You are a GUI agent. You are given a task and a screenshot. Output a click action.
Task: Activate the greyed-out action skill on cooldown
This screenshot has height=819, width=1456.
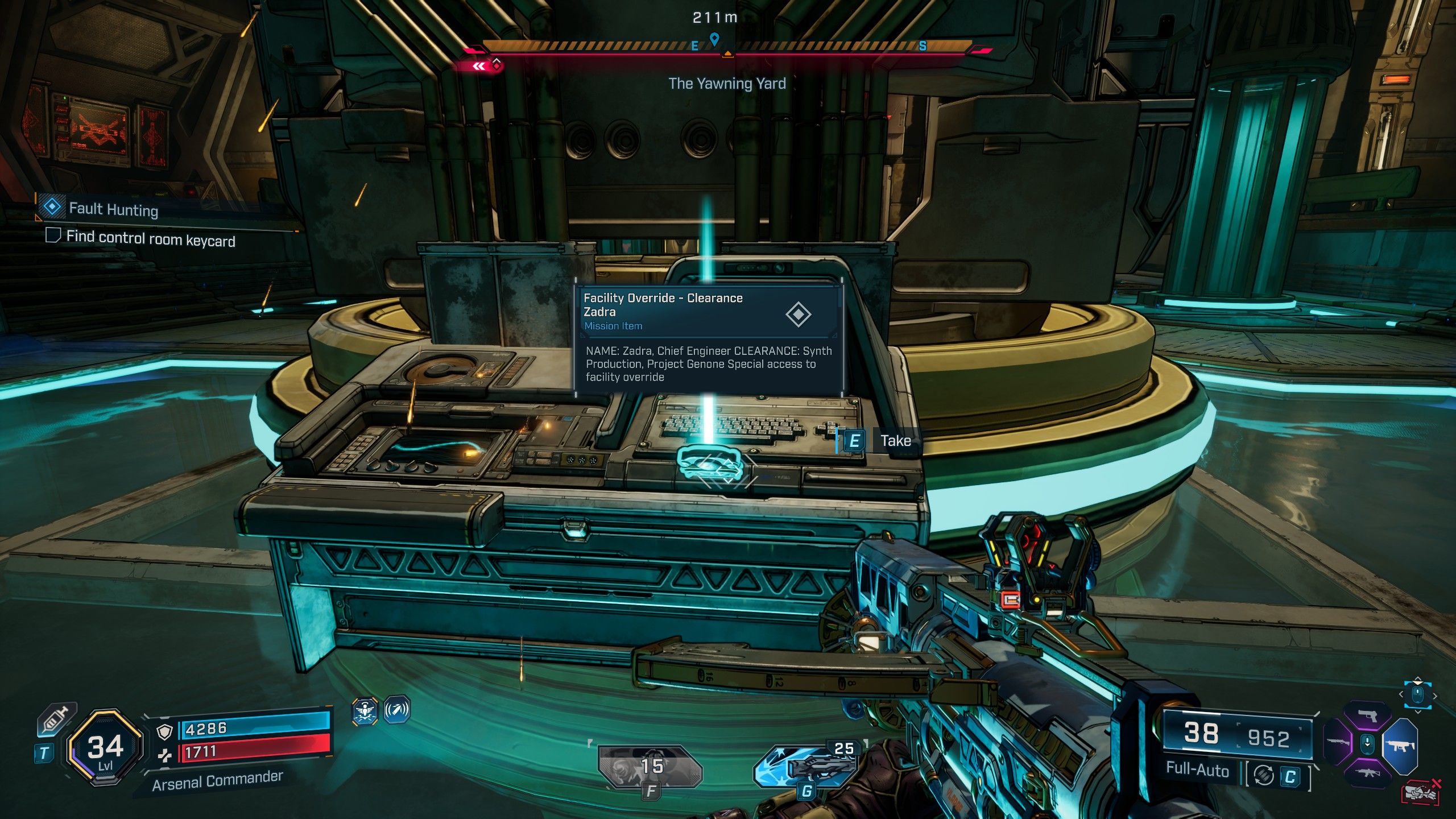coord(650,769)
